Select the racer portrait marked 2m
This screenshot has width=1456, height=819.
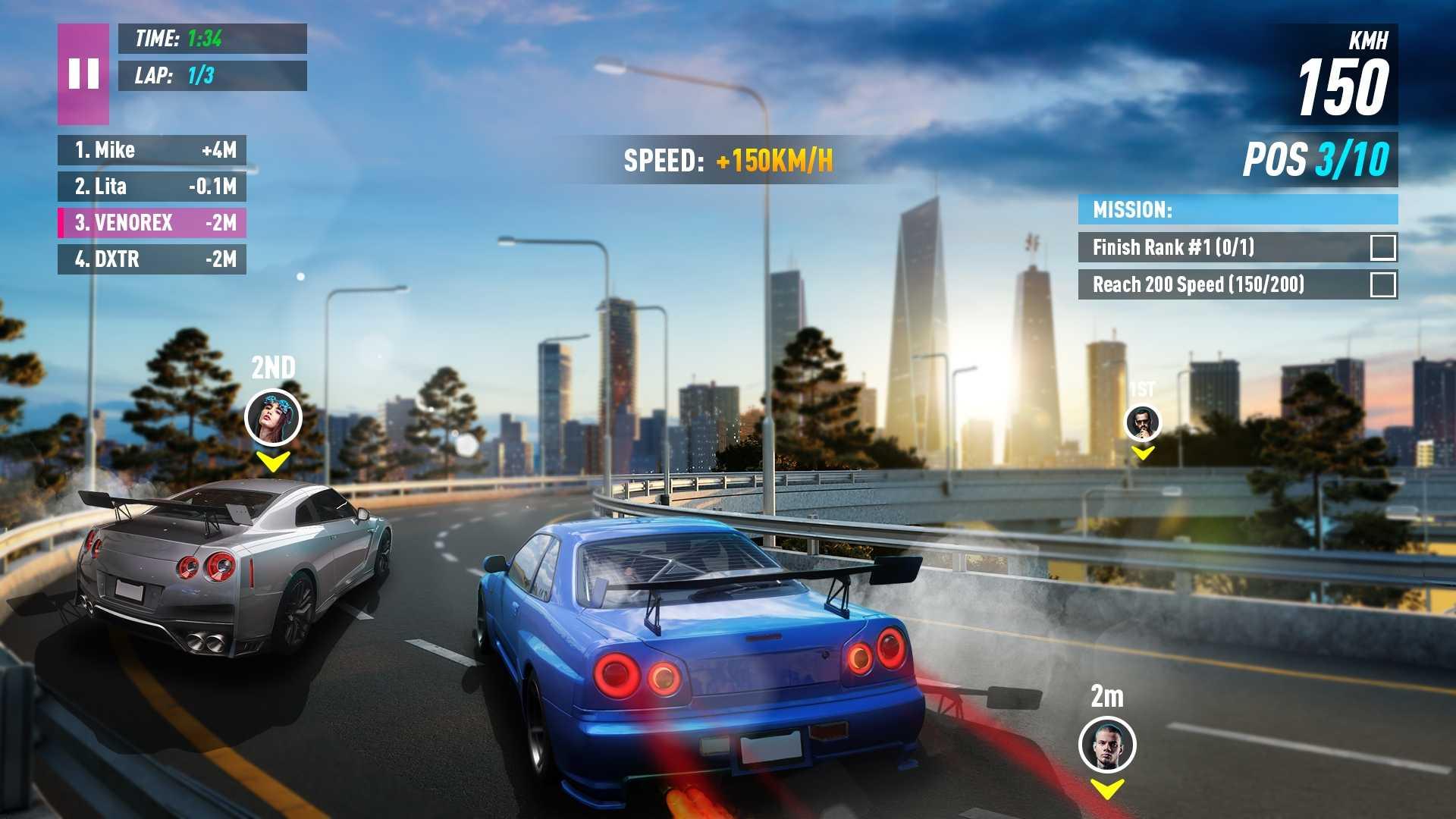coord(1107,745)
